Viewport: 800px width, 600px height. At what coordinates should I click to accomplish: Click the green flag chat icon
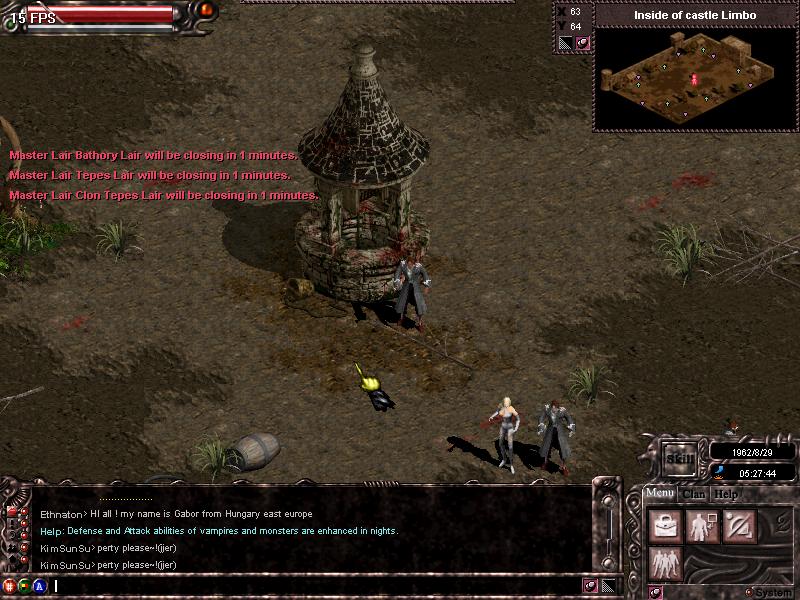(x=24, y=586)
